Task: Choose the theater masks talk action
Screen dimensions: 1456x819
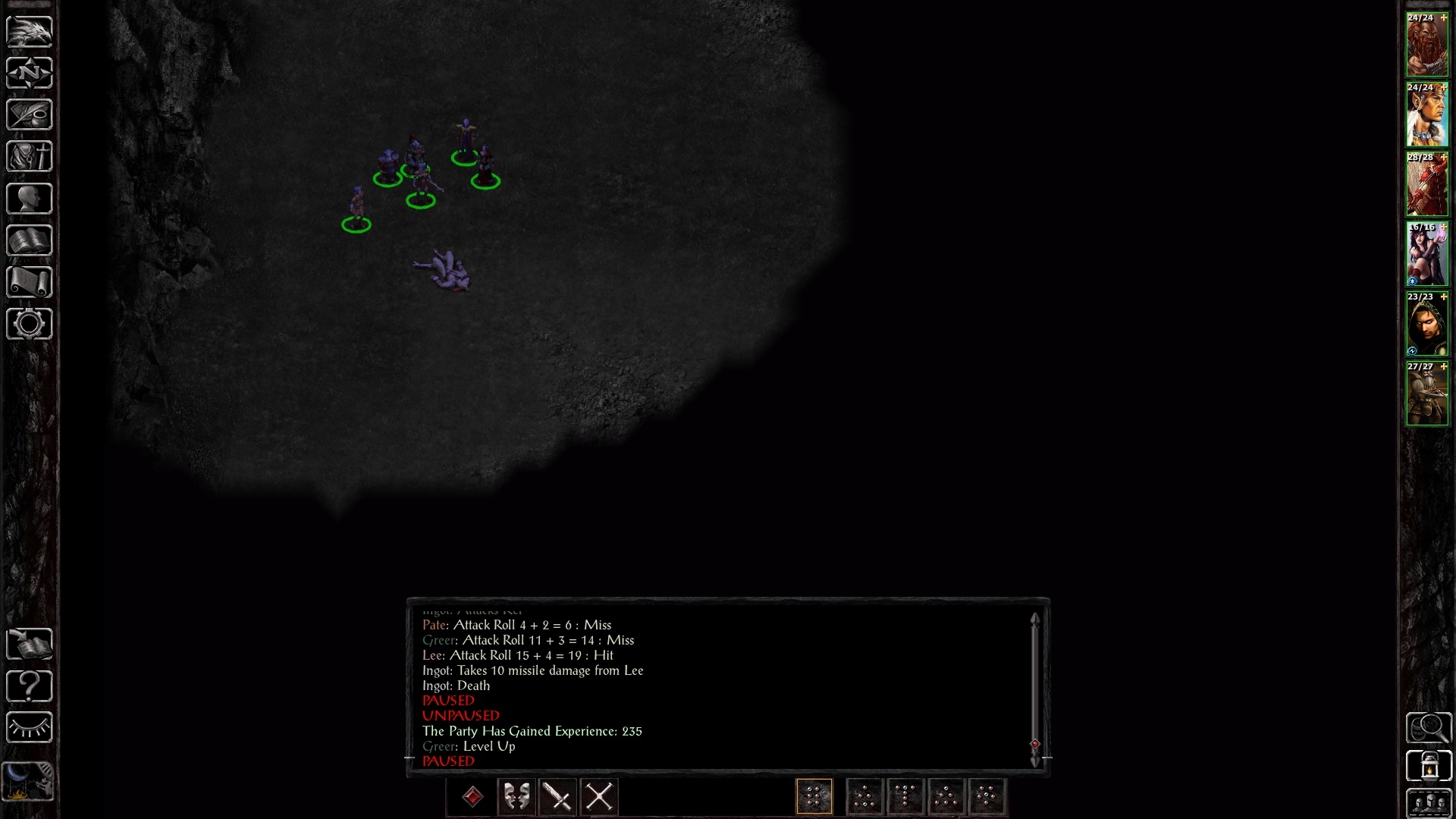Action: 516,797
